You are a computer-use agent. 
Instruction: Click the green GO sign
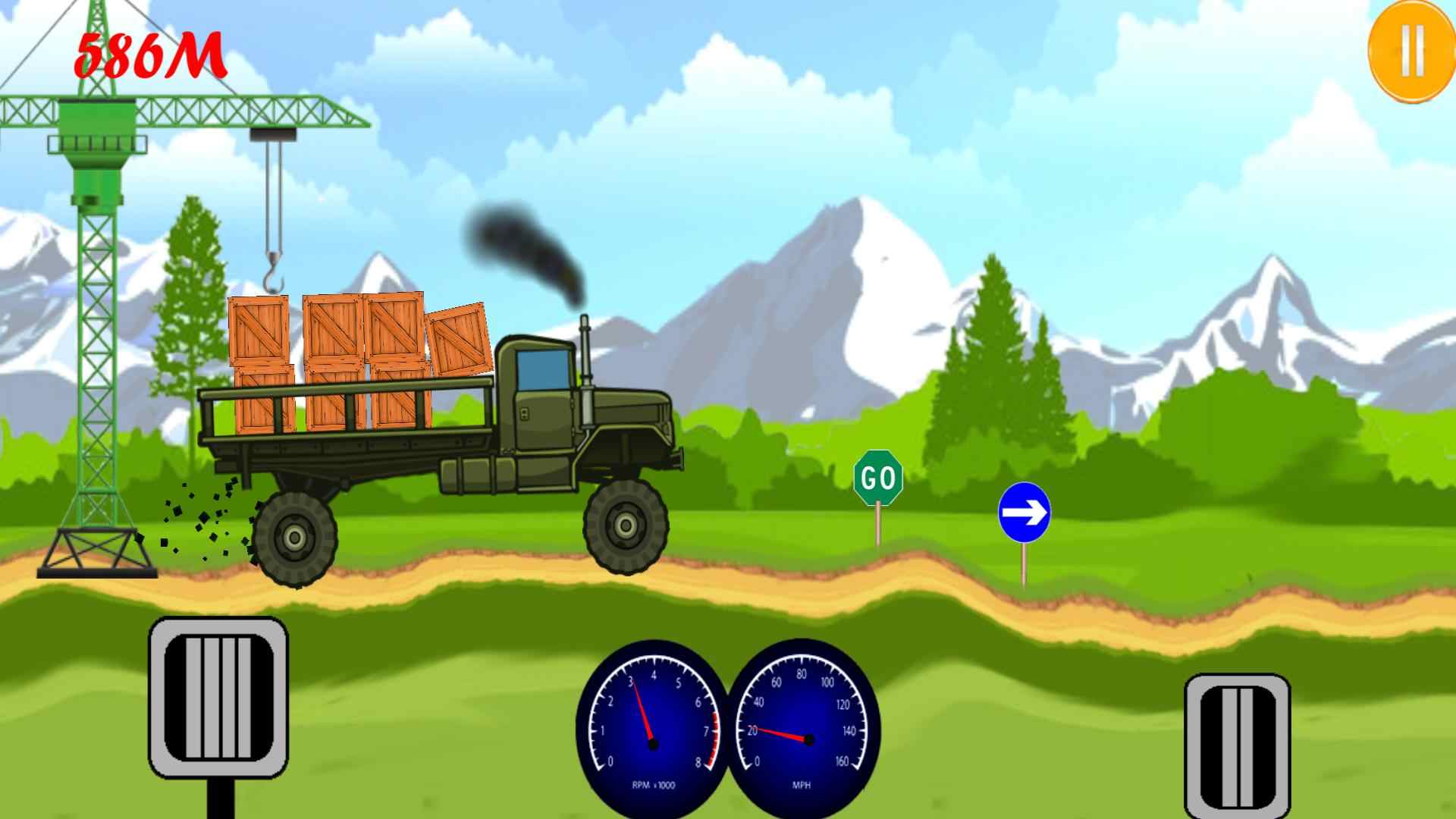pyautogui.click(x=877, y=475)
